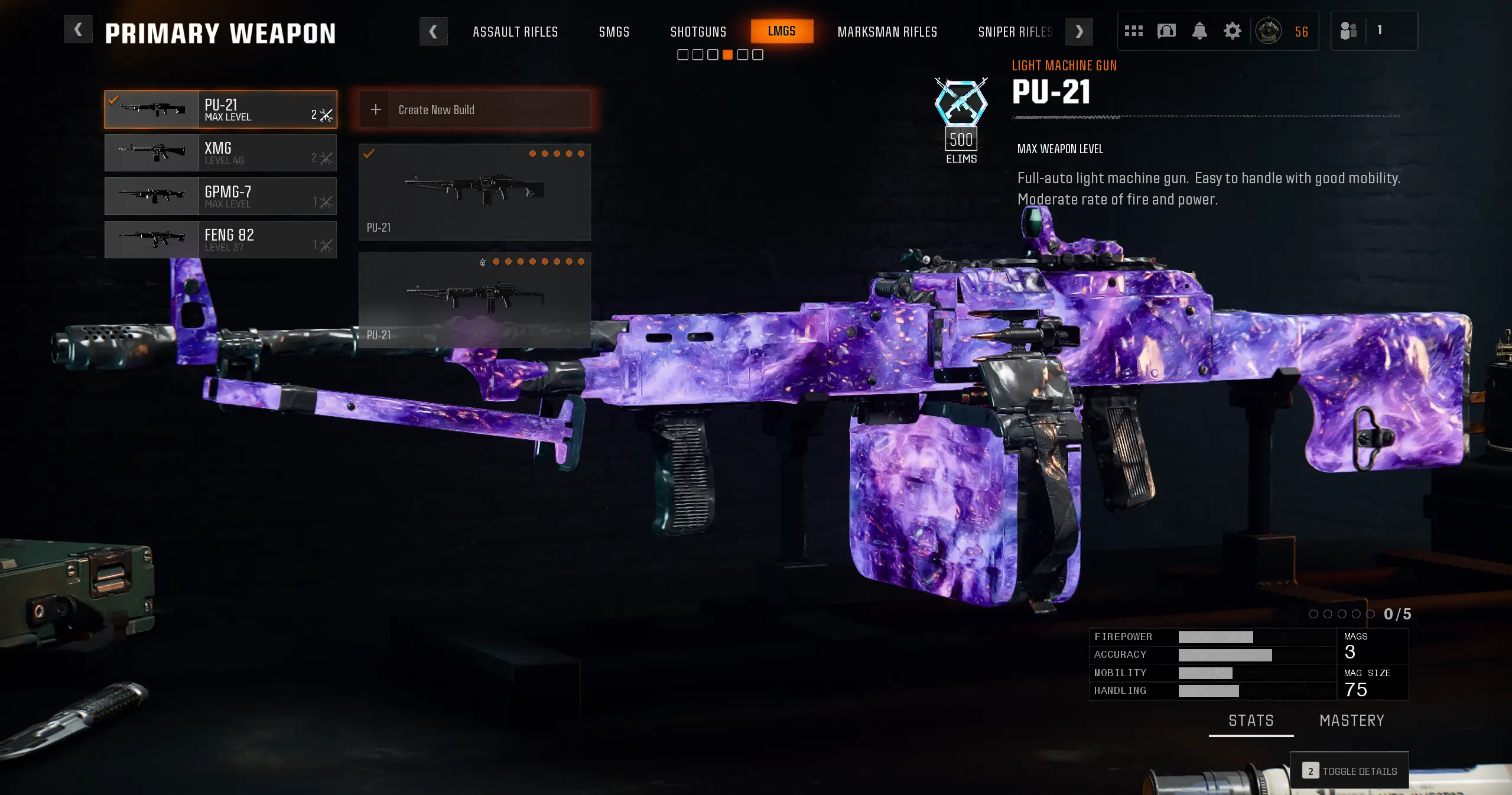Pick the FENG 82 weapon row
This screenshot has height=795, width=1512.
click(220, 239)
